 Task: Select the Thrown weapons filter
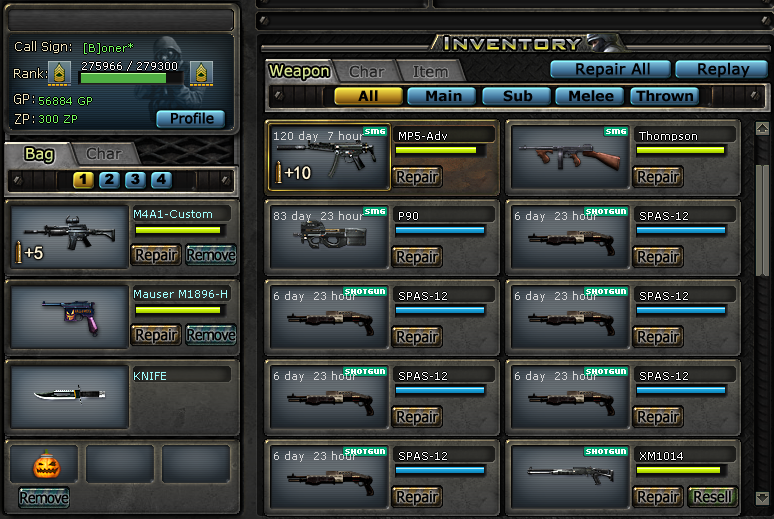[664, 96]
